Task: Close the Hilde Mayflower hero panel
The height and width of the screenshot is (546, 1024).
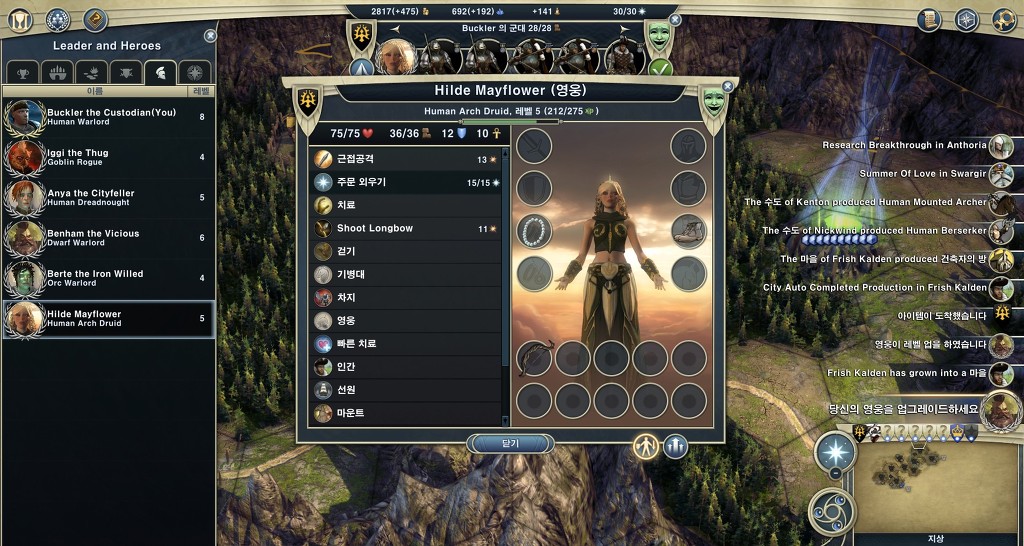Action: click(x=727, y=87)
